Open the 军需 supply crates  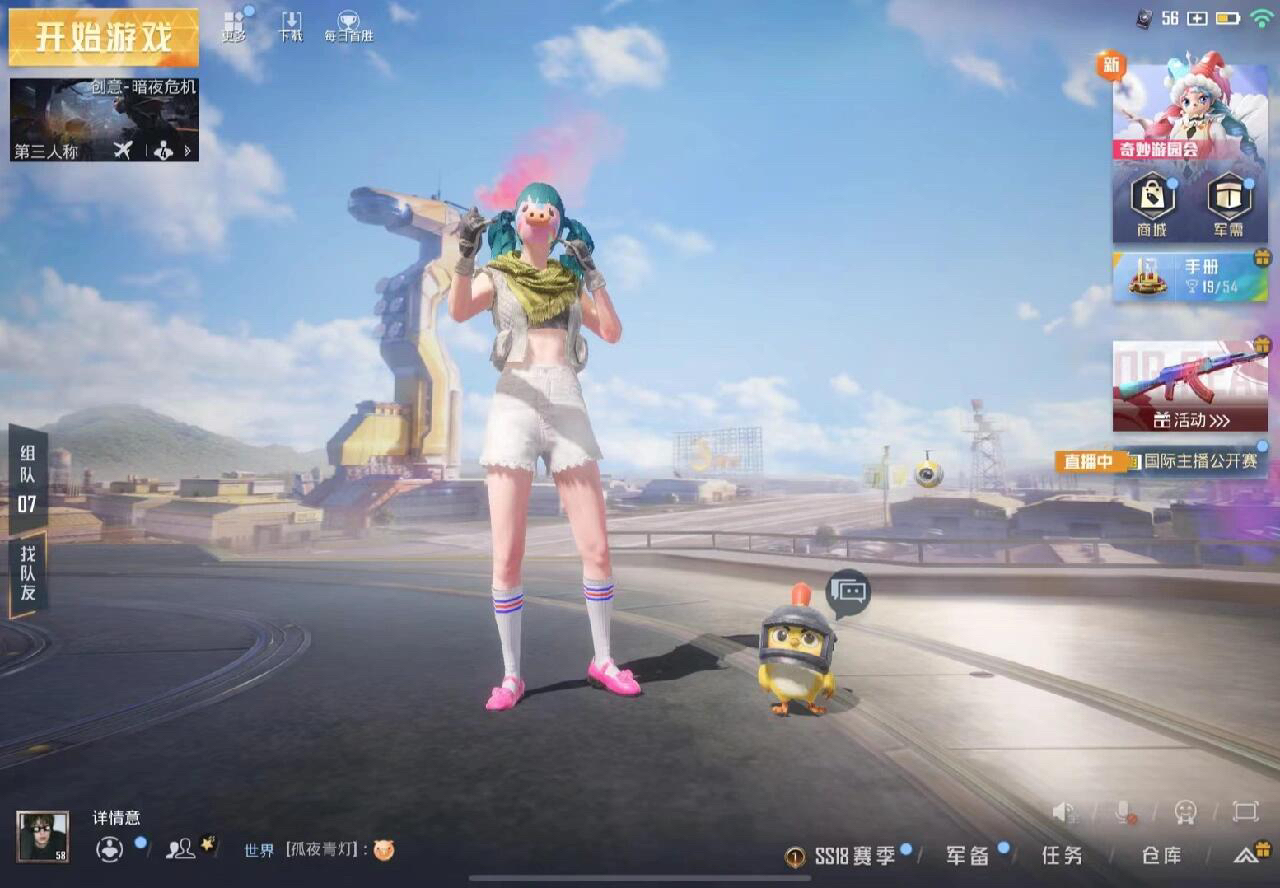pyautogui.click(x=1229, y=203)
